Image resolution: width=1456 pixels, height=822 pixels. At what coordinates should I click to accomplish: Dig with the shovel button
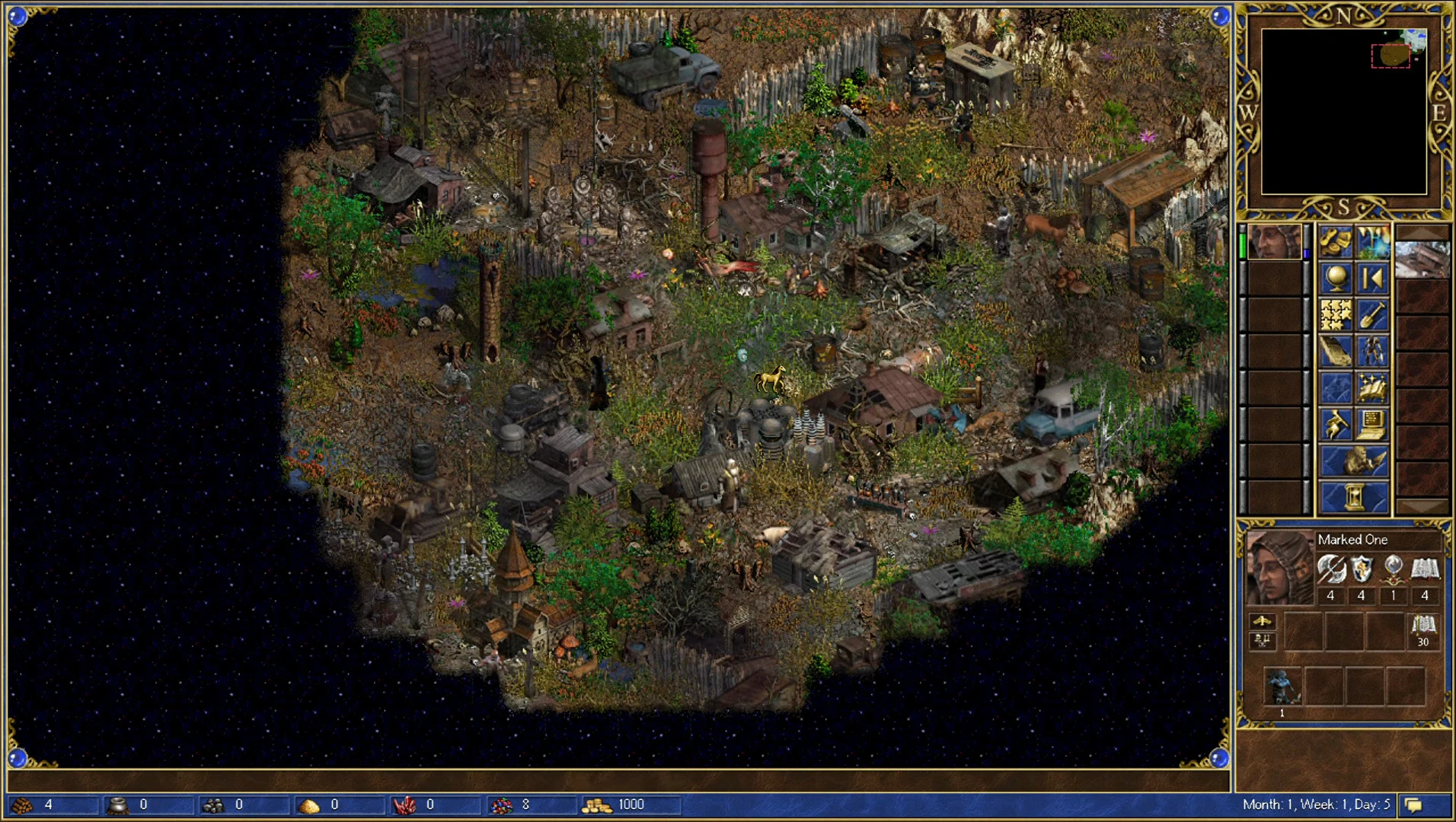[1373, 315]
